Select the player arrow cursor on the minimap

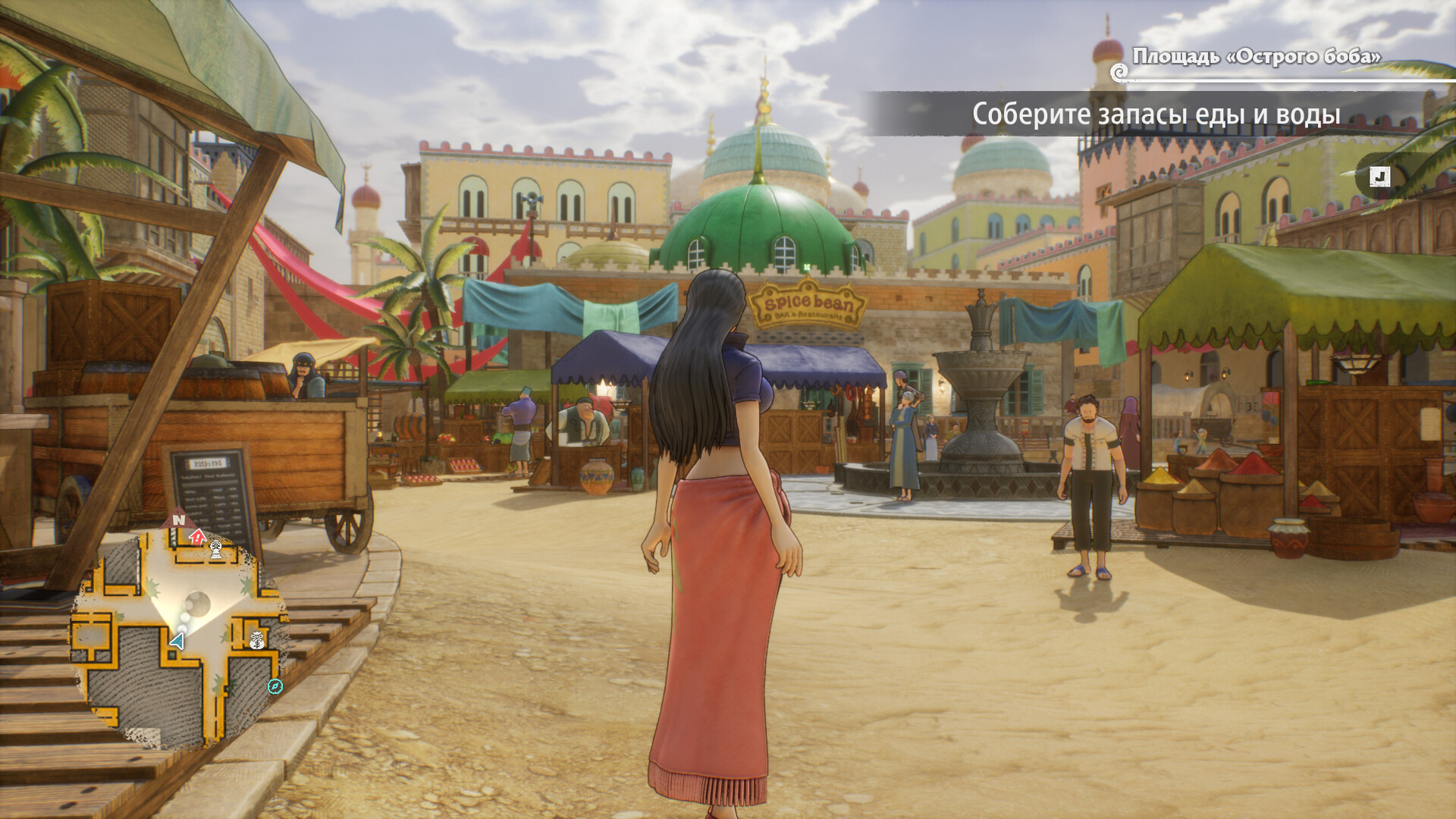177,639
